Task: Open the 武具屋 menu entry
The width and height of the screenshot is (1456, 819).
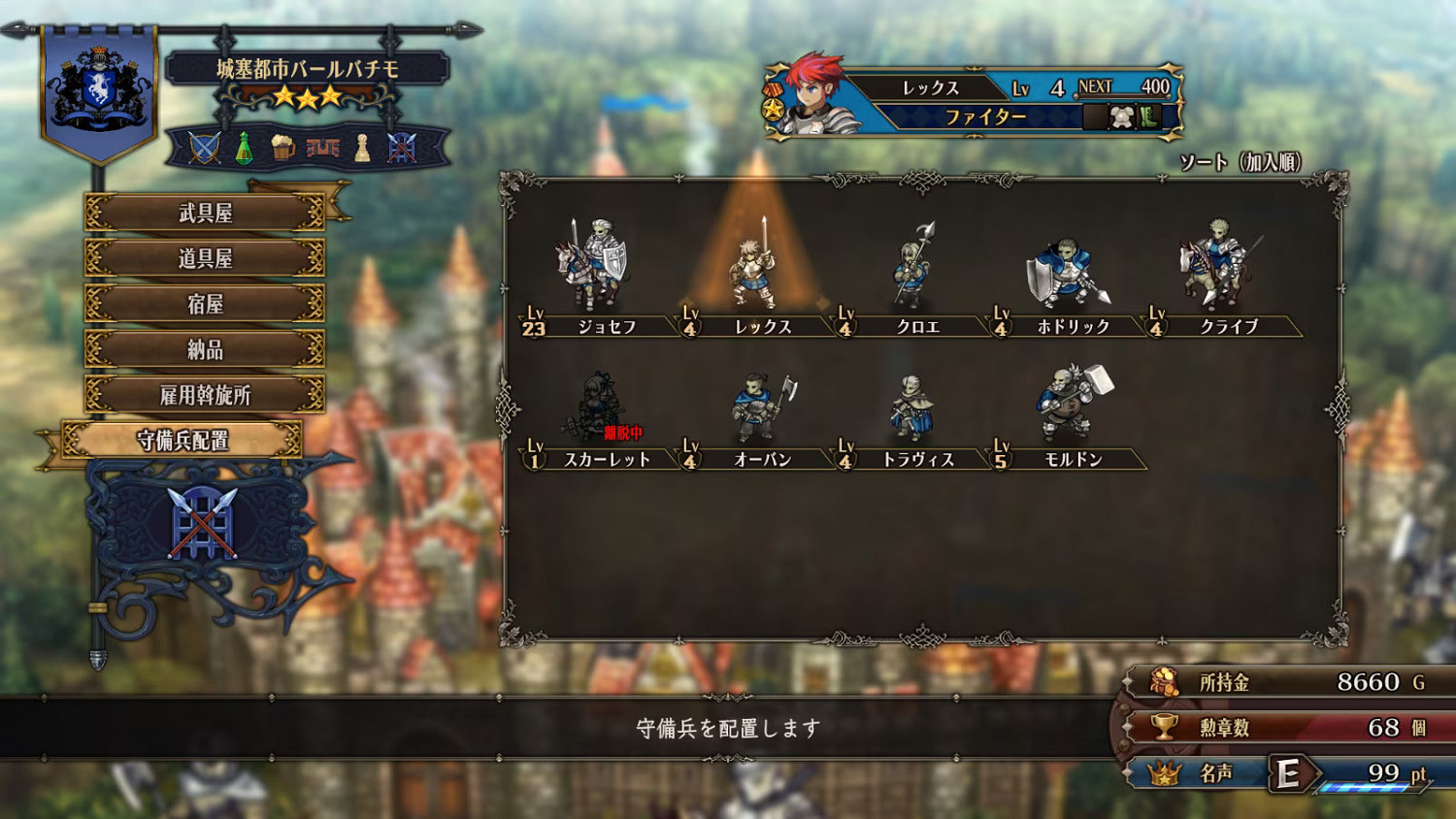Action: click(x=205, y=212)
